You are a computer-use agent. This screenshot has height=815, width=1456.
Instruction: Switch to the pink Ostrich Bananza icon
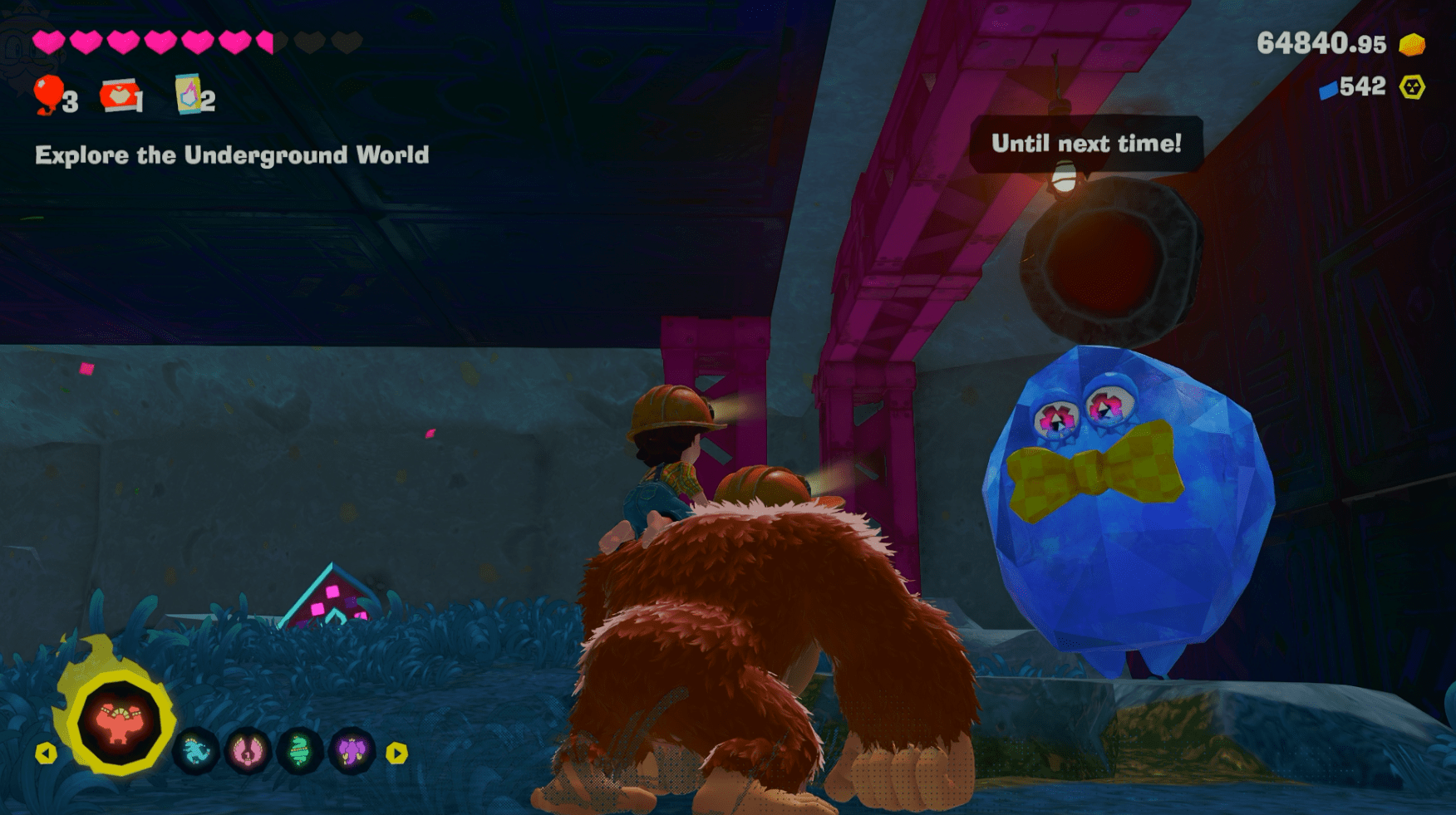(248, 752)
